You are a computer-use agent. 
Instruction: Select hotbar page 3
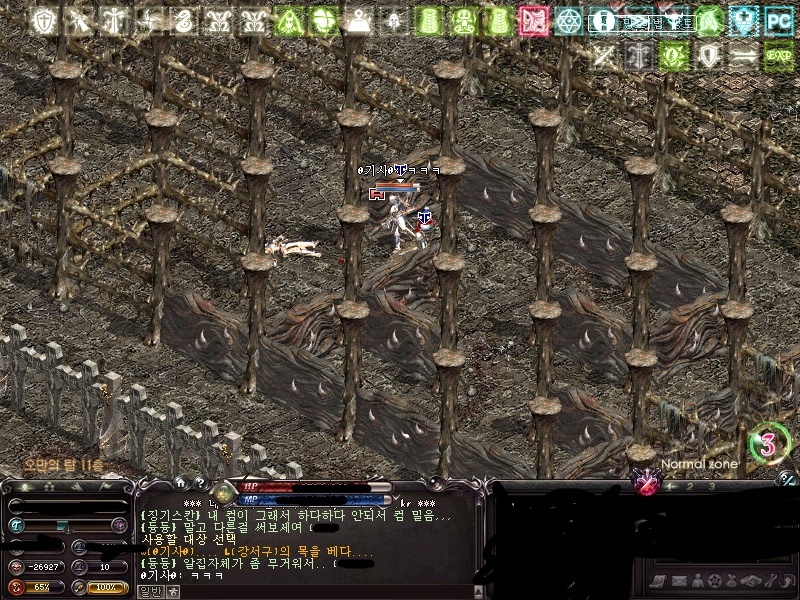coord(711,487)
